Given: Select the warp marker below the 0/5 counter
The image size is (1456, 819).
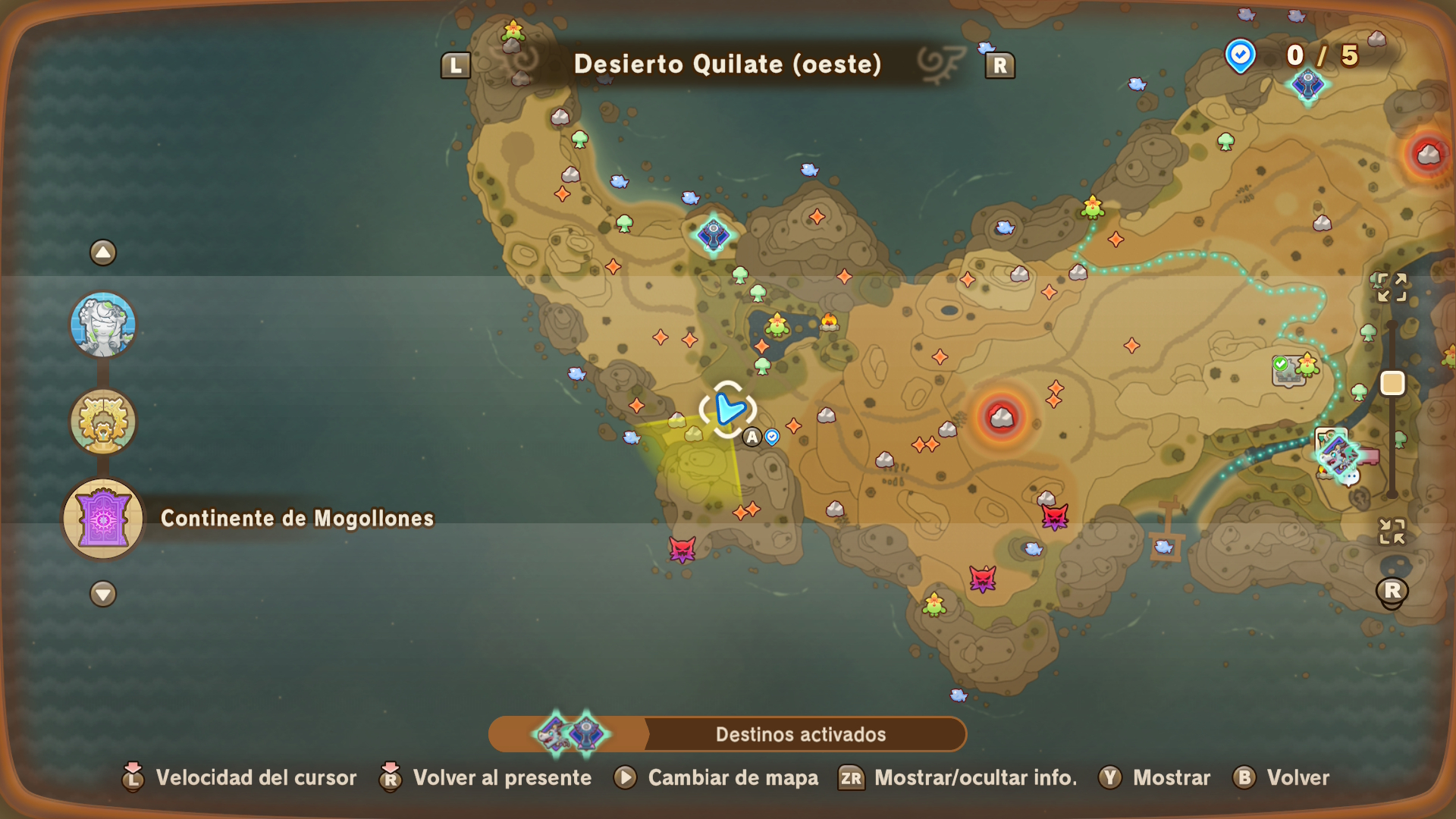Looking at the screenshot, I should pyautogui.click(x=1307, y=85).
